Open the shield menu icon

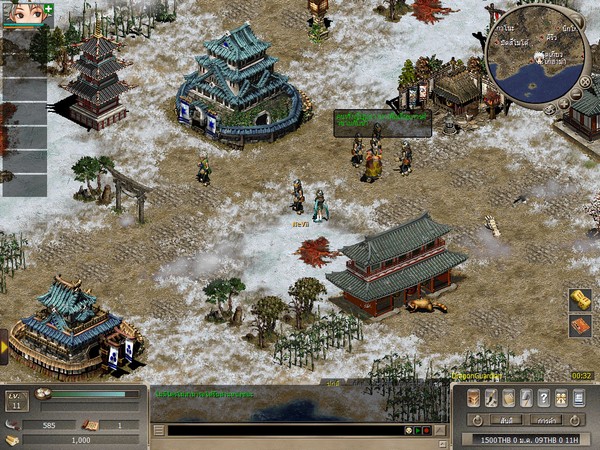(x=509, y=397)
